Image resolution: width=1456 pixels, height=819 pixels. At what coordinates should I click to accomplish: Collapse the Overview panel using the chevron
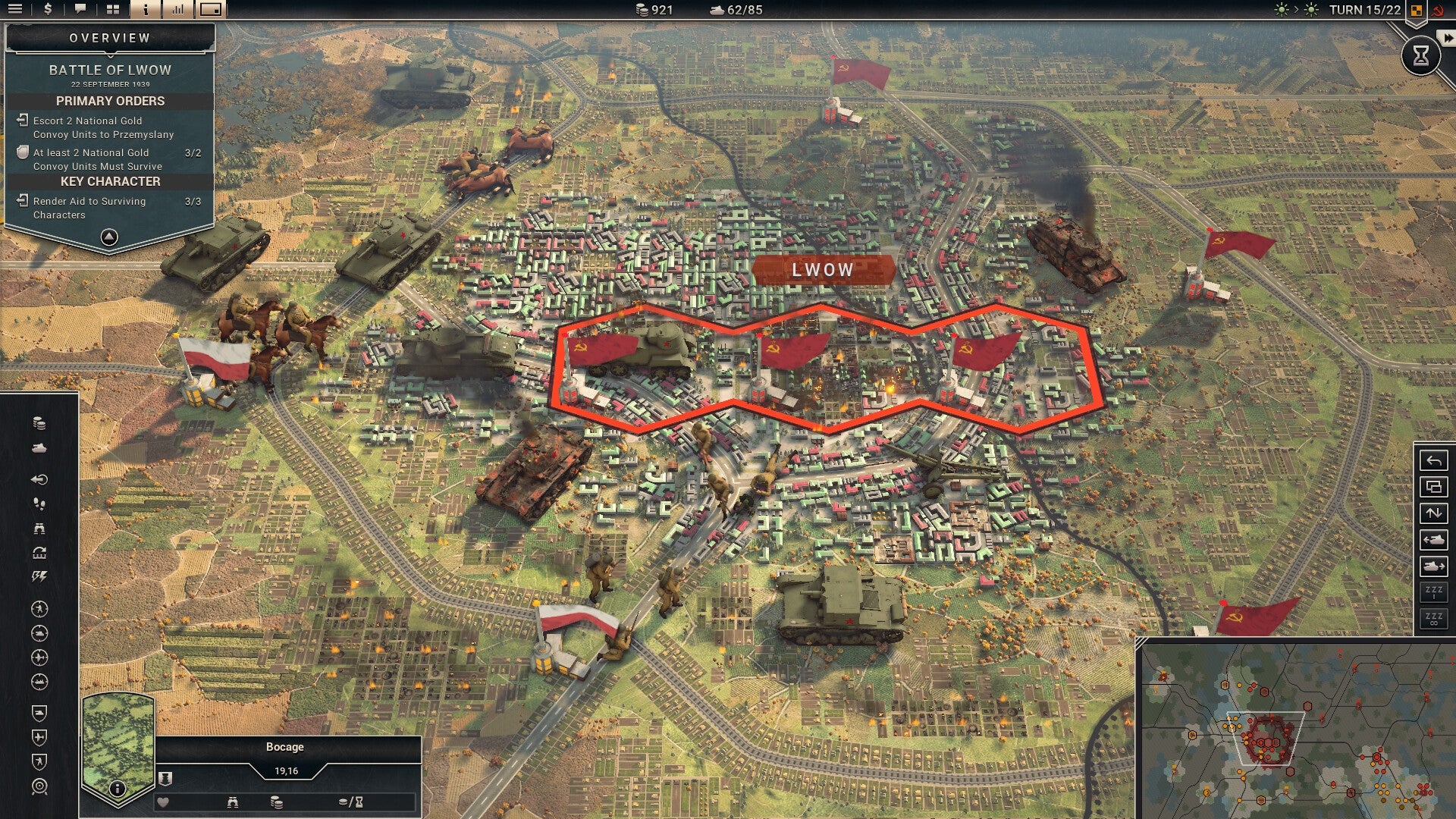[108, 237]
